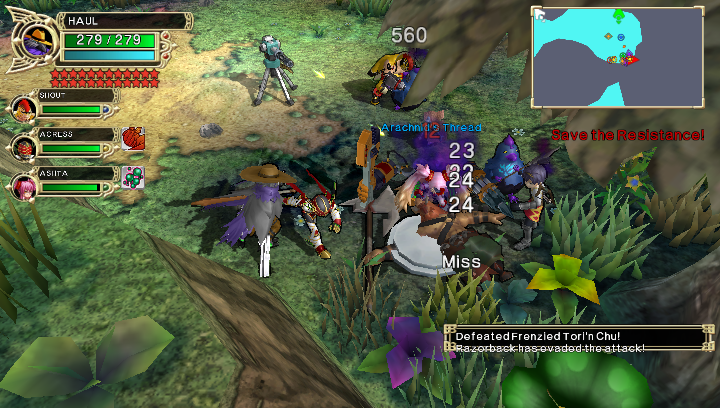Image resolution: width=720 pixels, height=408 pixels.
Task: Show the Save the Resistance objective
Action: (627, 135)
